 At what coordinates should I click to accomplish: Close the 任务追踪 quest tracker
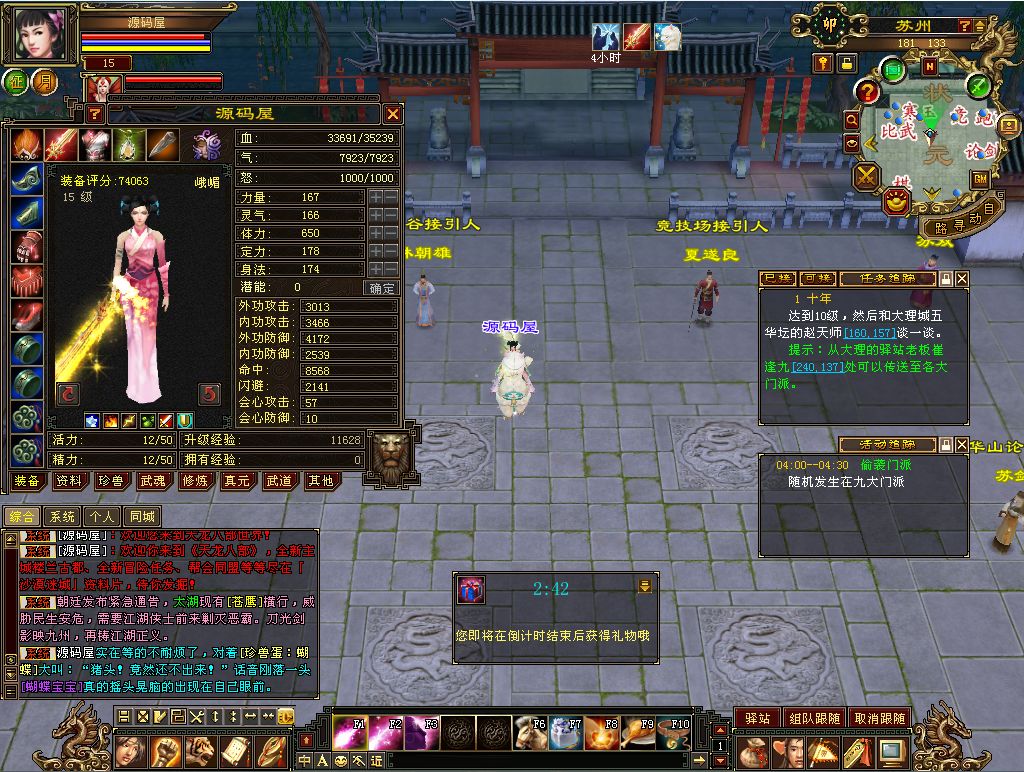pyautogui.click(x=962, y=278)
